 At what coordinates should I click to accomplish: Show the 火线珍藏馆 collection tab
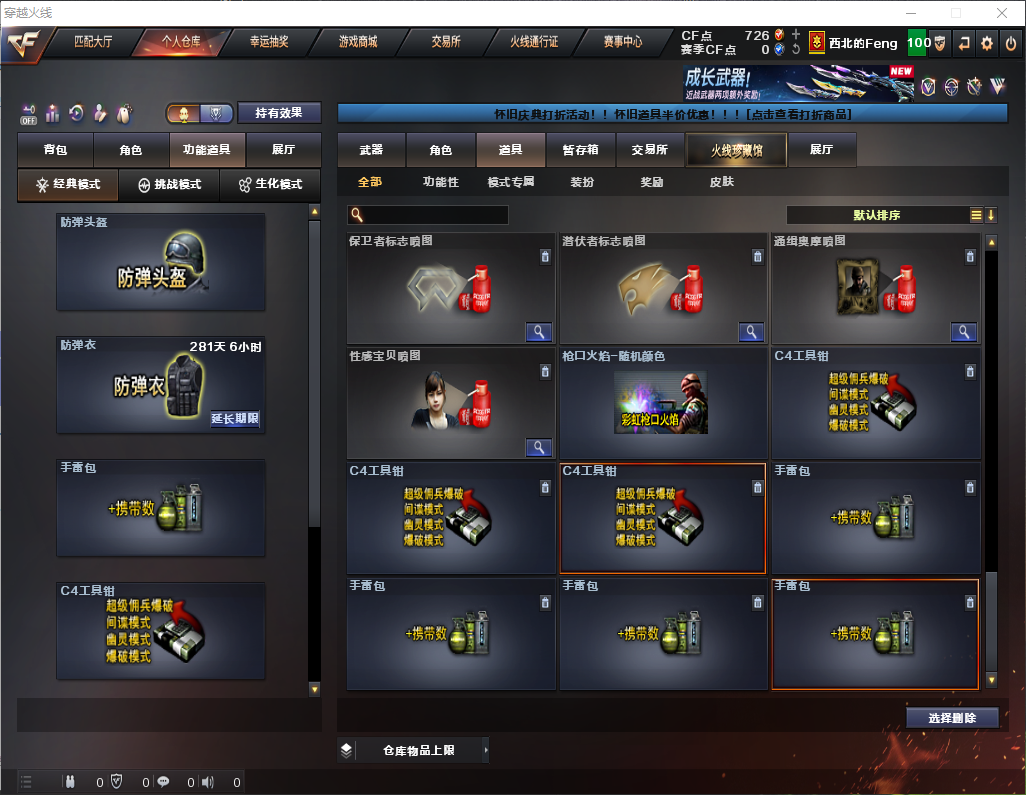point(736,150)
